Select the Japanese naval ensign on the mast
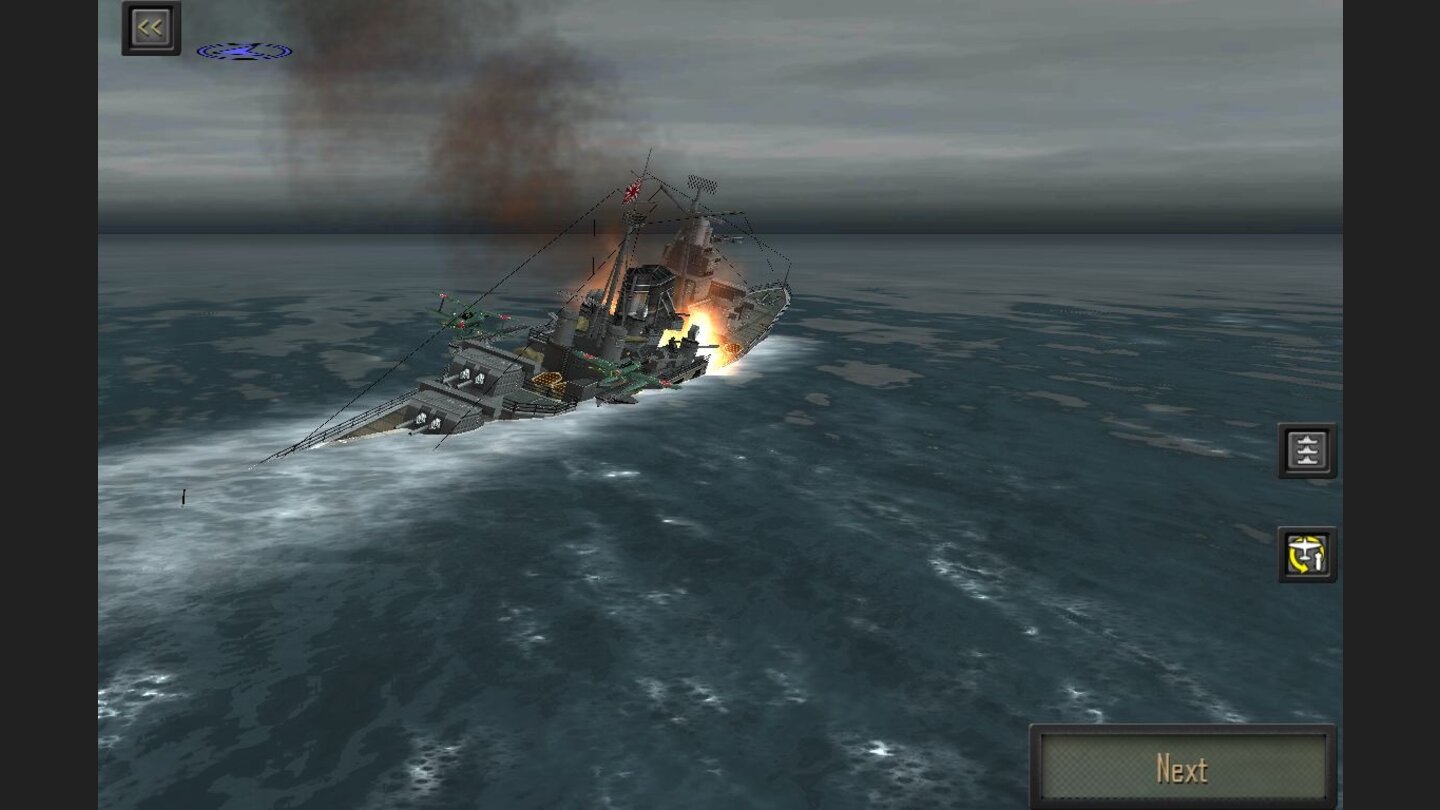The width and height of the screenshot is (1440, 810). point(630,191)
